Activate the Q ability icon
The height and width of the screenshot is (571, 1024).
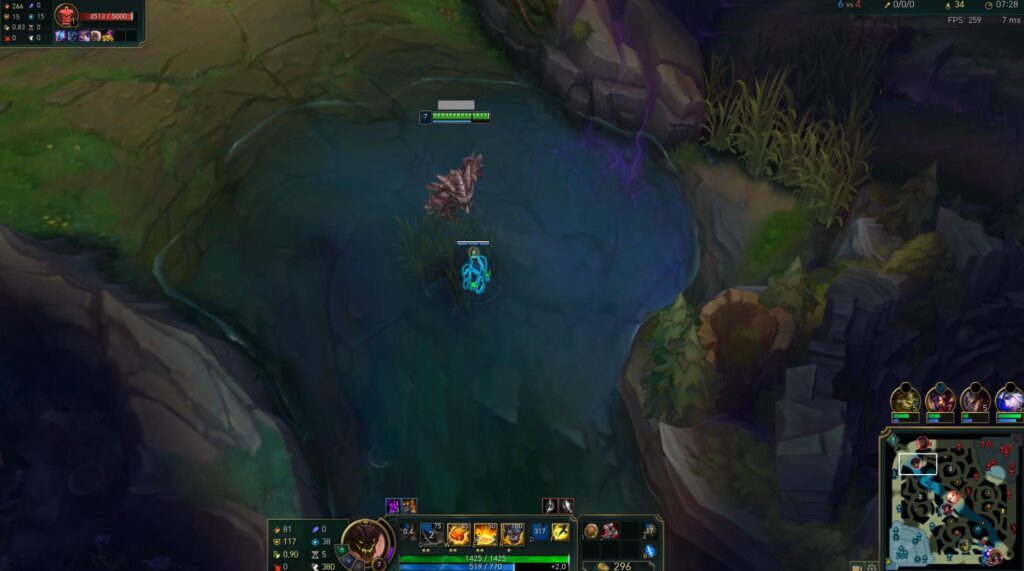431,534
